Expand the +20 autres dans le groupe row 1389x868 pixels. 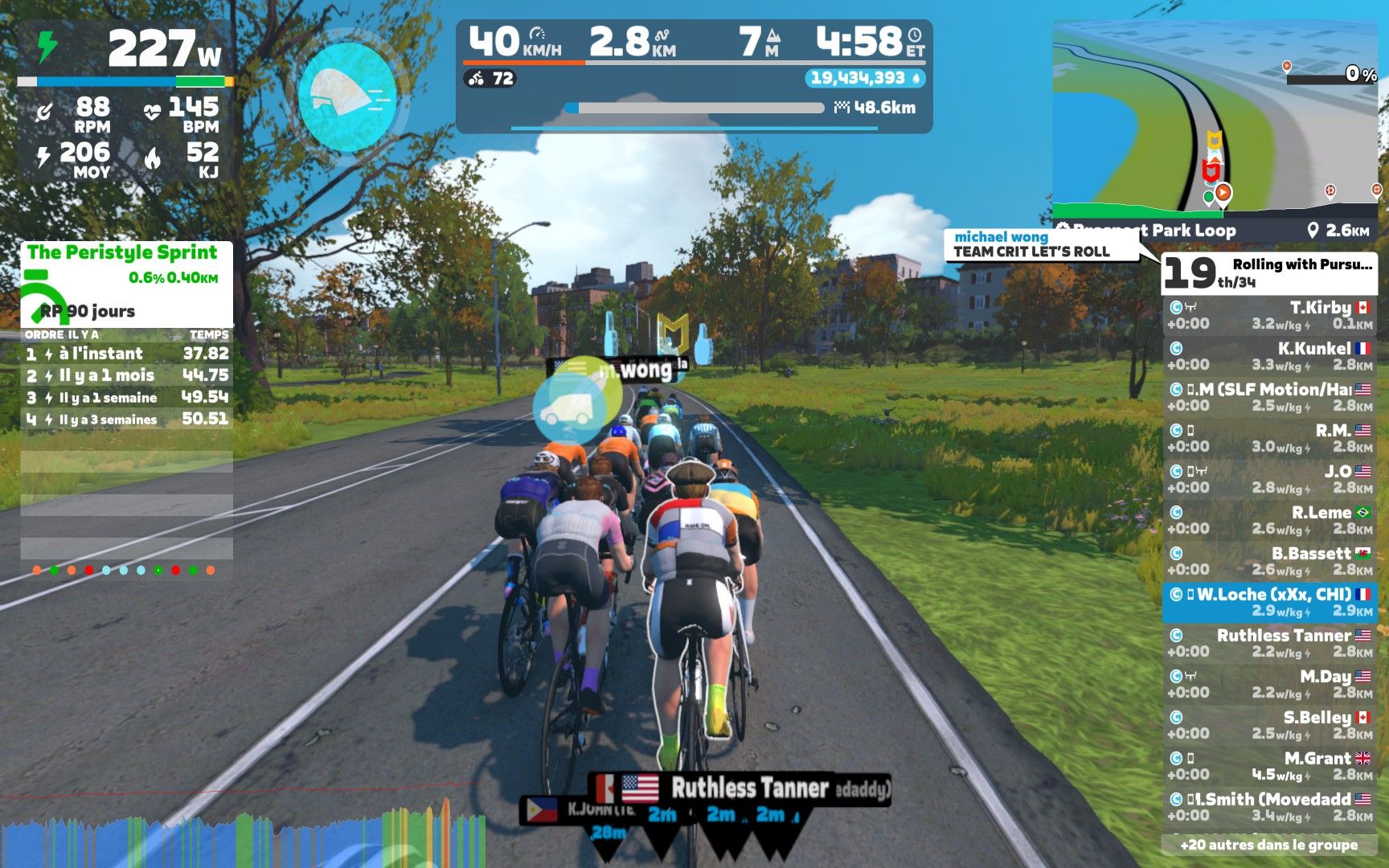1269,845
